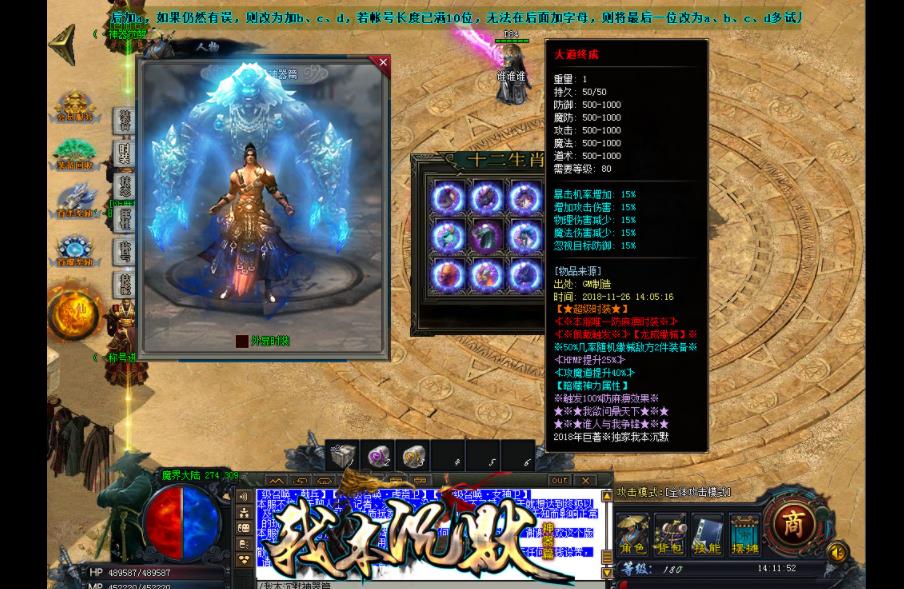Open the golden pagoda icon on left sidebar
The width and height of the screenshot is (904, 589).
pos(74,106)
